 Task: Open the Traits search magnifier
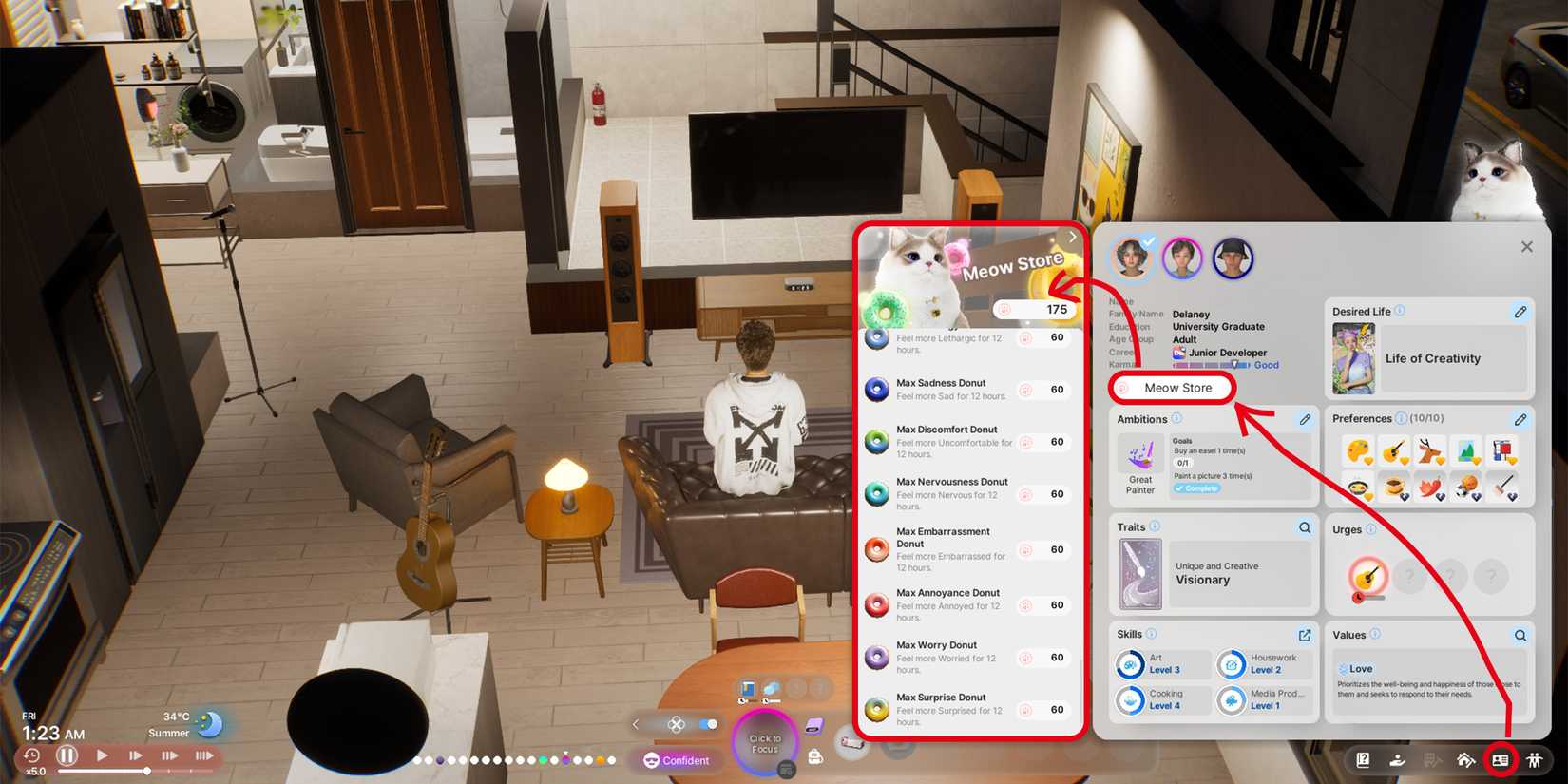[x=1304, y=526]
